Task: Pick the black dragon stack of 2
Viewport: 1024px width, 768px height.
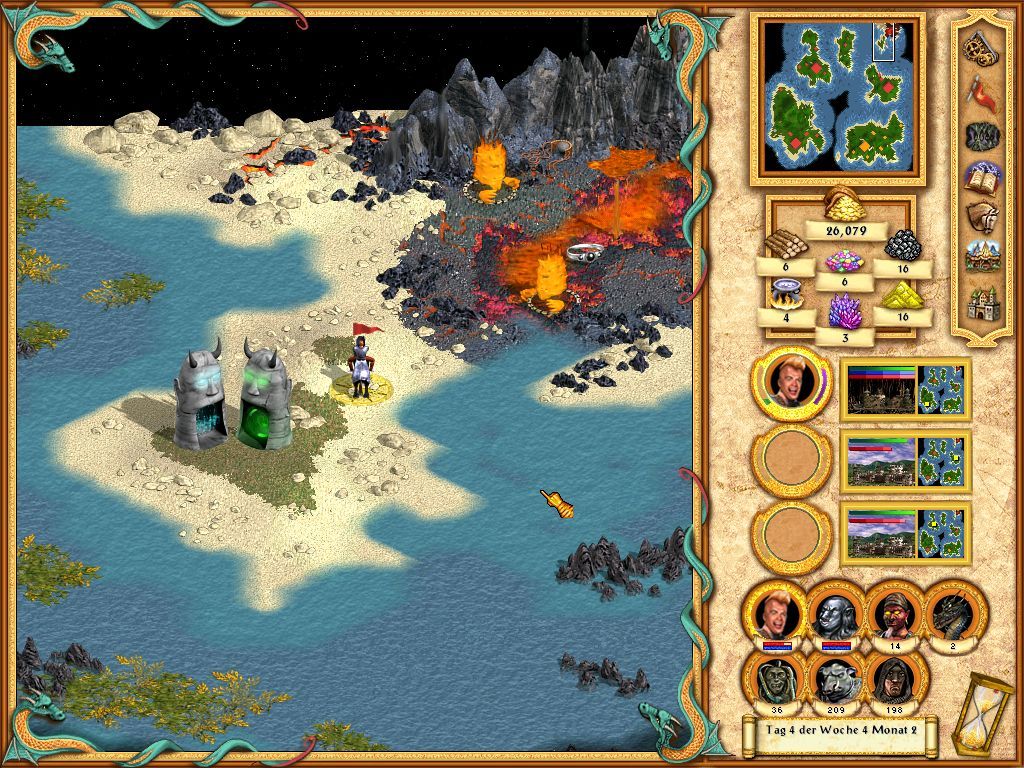Action: click(x=953, y=611)
